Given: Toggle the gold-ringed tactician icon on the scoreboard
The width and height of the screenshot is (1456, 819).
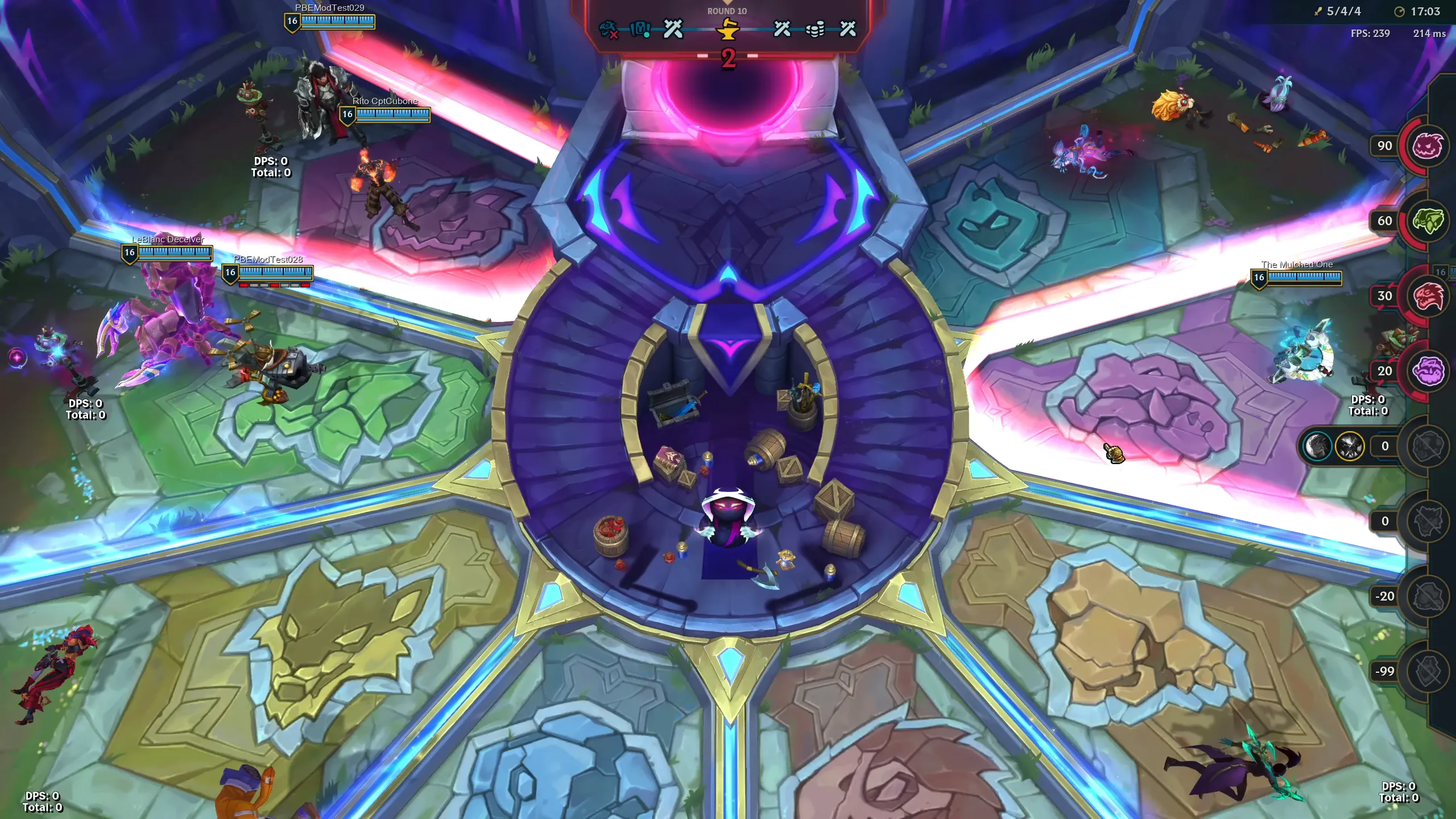Looking at the screenshot, I should pyautogui.click(x=1349, y=446).
